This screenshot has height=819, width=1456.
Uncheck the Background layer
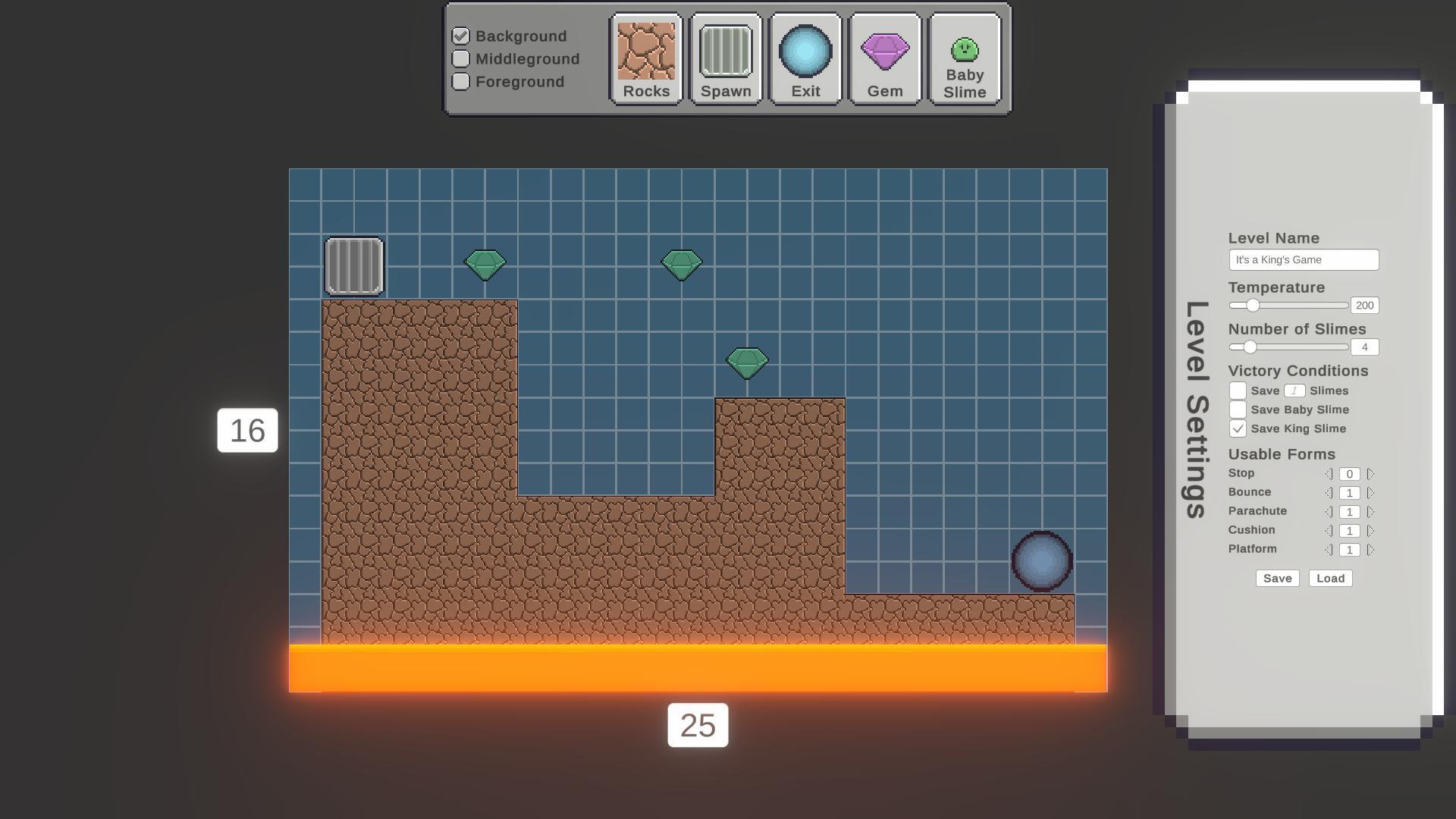click(x=460, y=35)
